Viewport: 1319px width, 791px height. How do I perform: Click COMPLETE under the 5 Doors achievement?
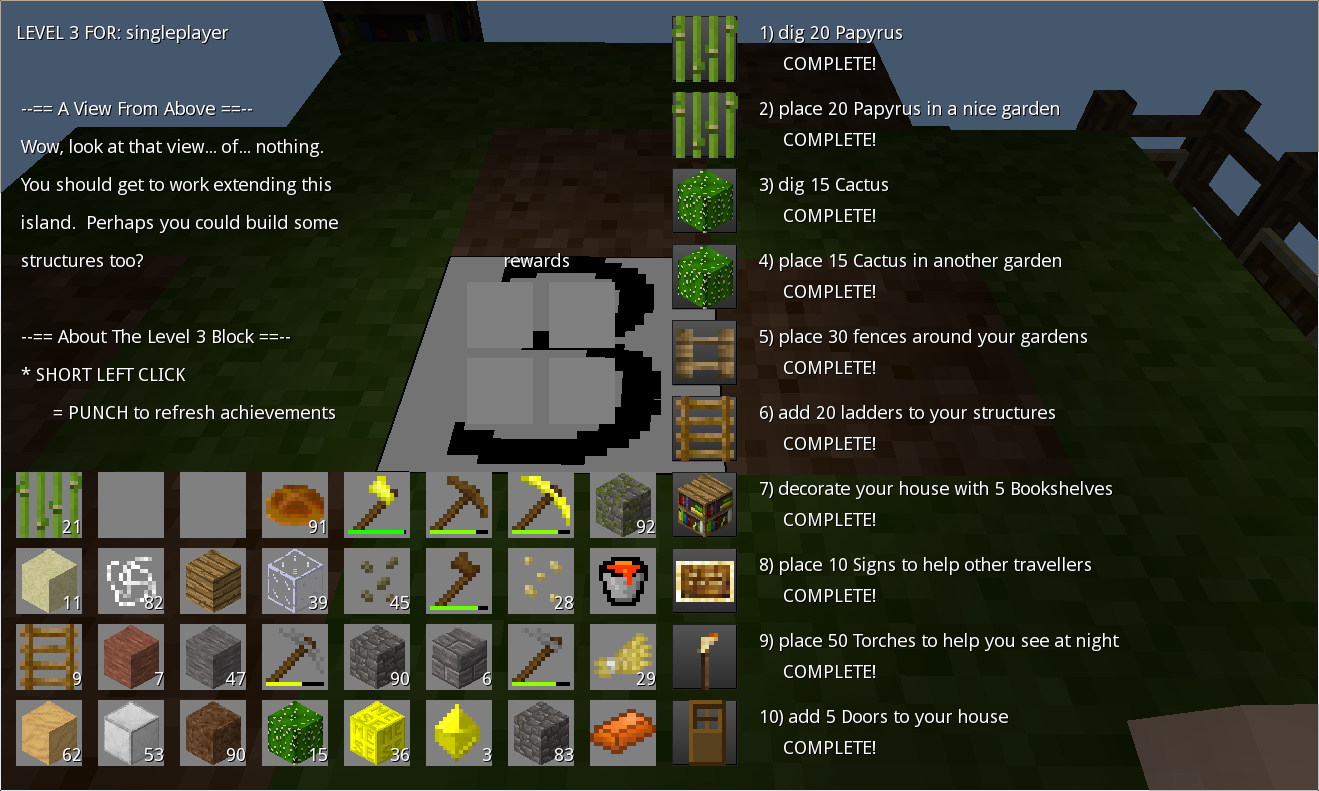pyautogui.click(x=830, y=746)
